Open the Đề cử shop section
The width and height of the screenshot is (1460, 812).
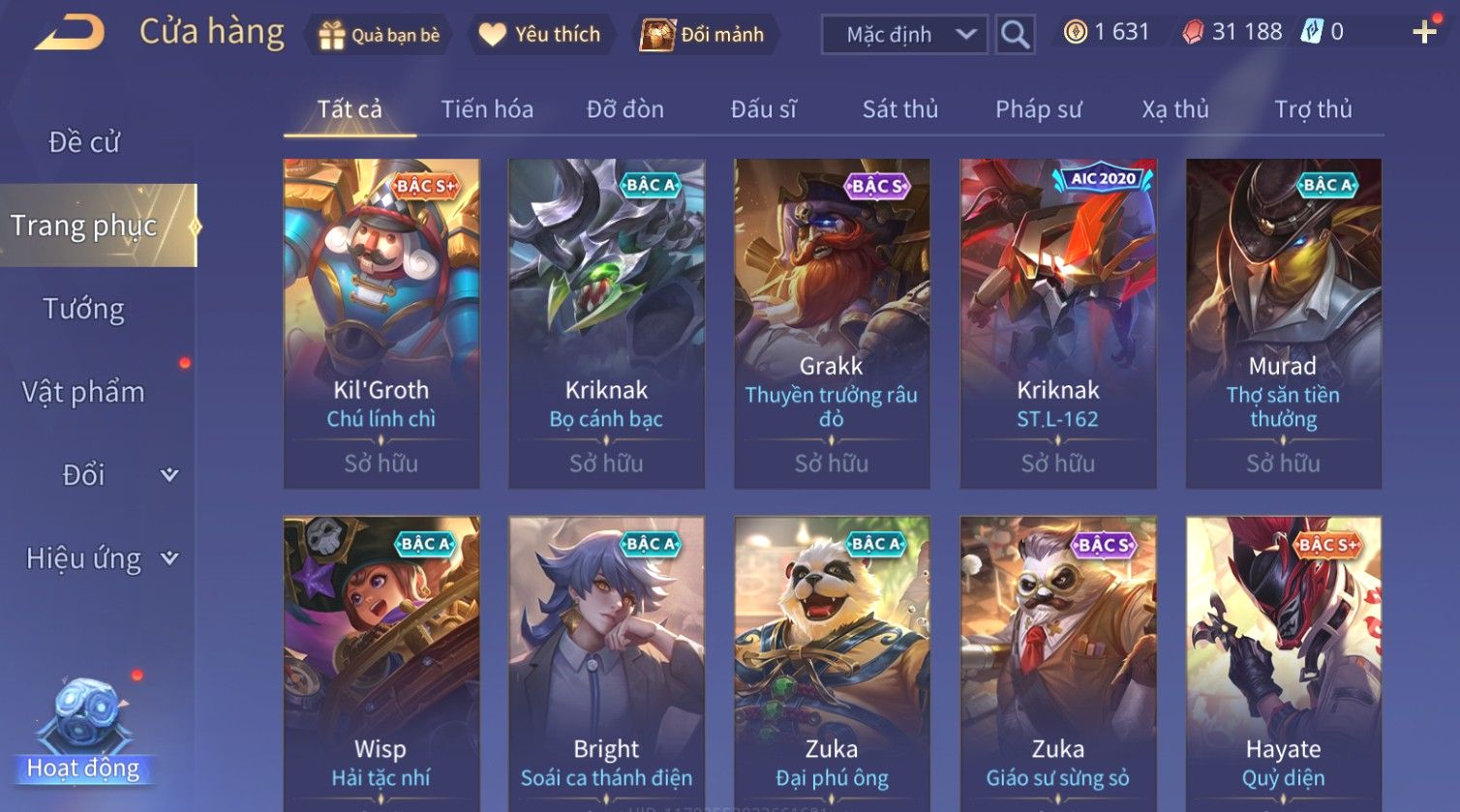[84, 142]
